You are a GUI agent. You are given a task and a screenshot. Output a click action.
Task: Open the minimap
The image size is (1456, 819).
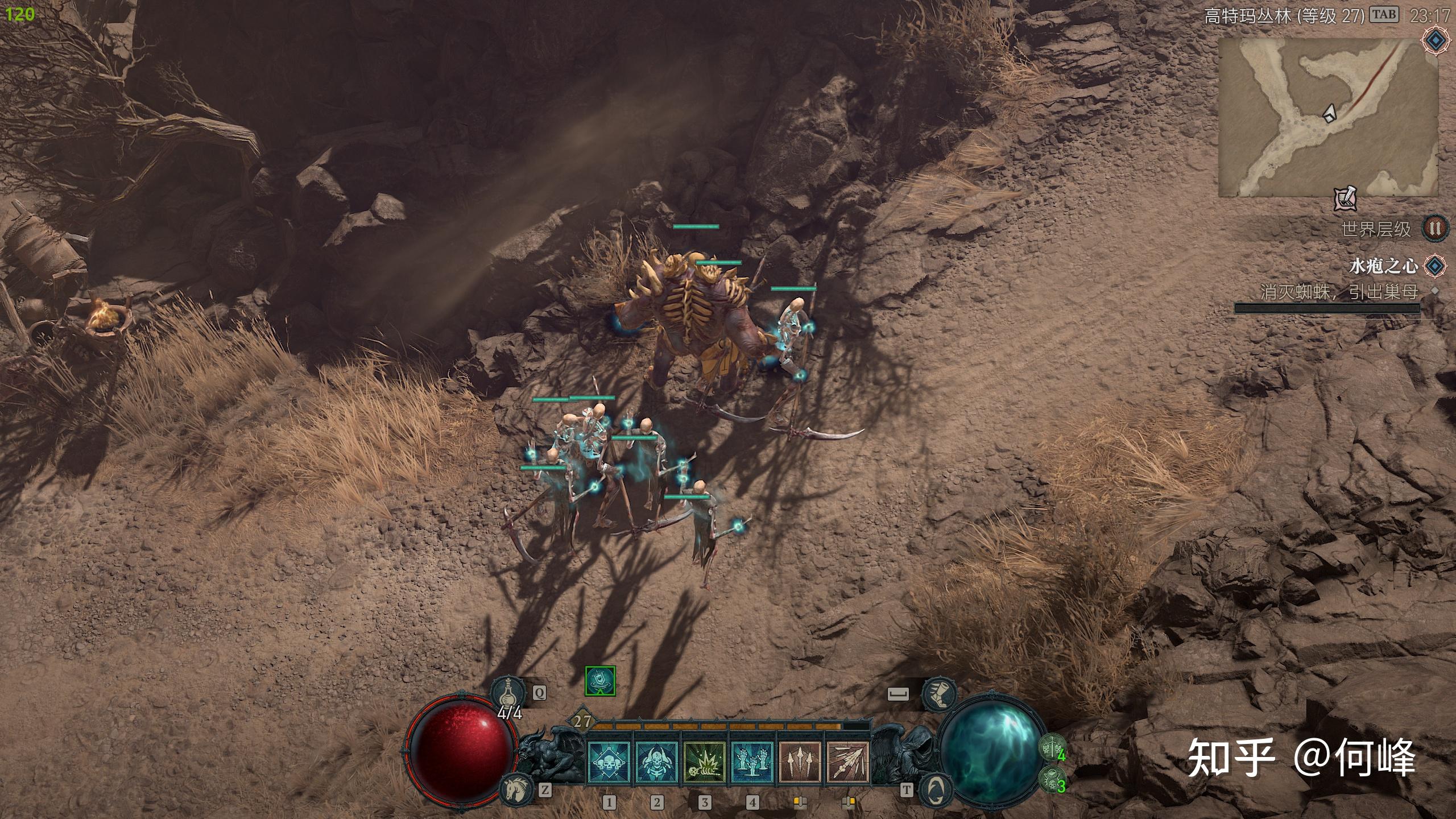1327,117
